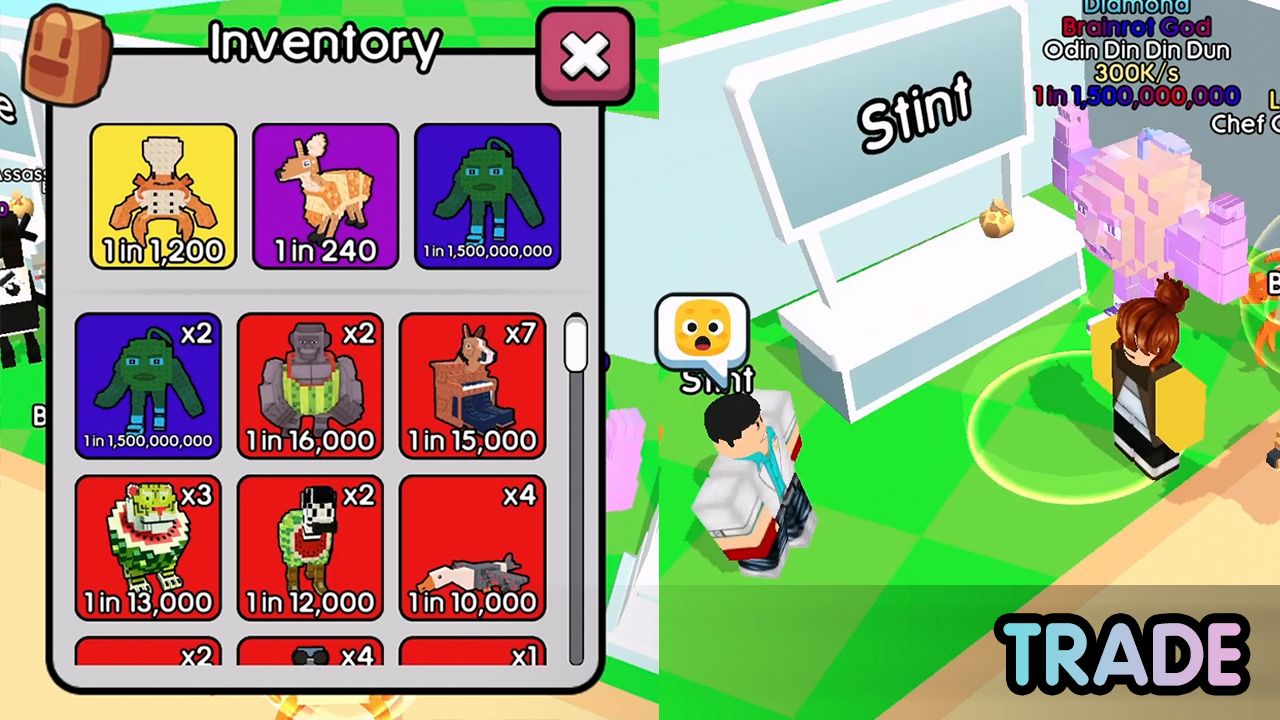Click the duplicate x2 swamp creature card
The image size is (1280, 720).
click(x=148, y=387)
